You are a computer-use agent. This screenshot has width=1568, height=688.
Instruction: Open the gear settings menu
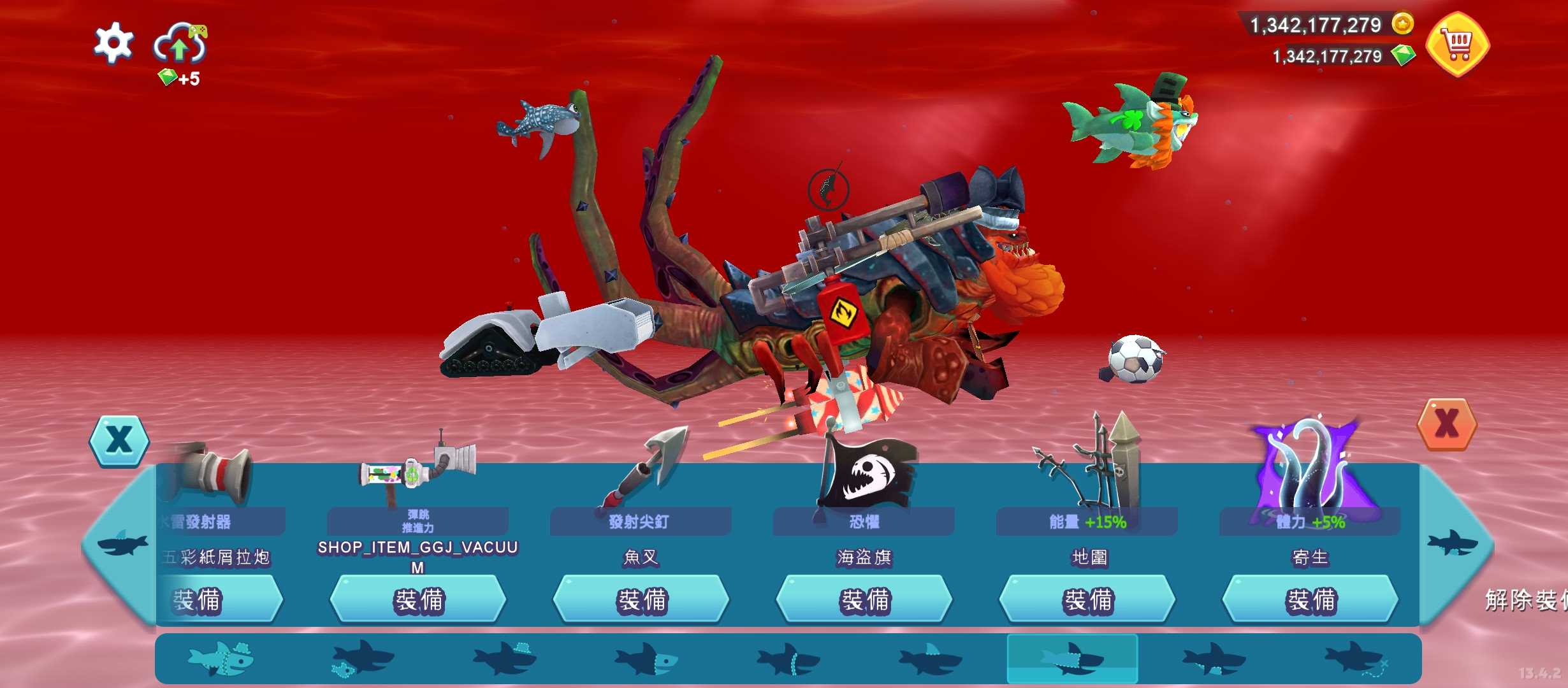point(113,43)
